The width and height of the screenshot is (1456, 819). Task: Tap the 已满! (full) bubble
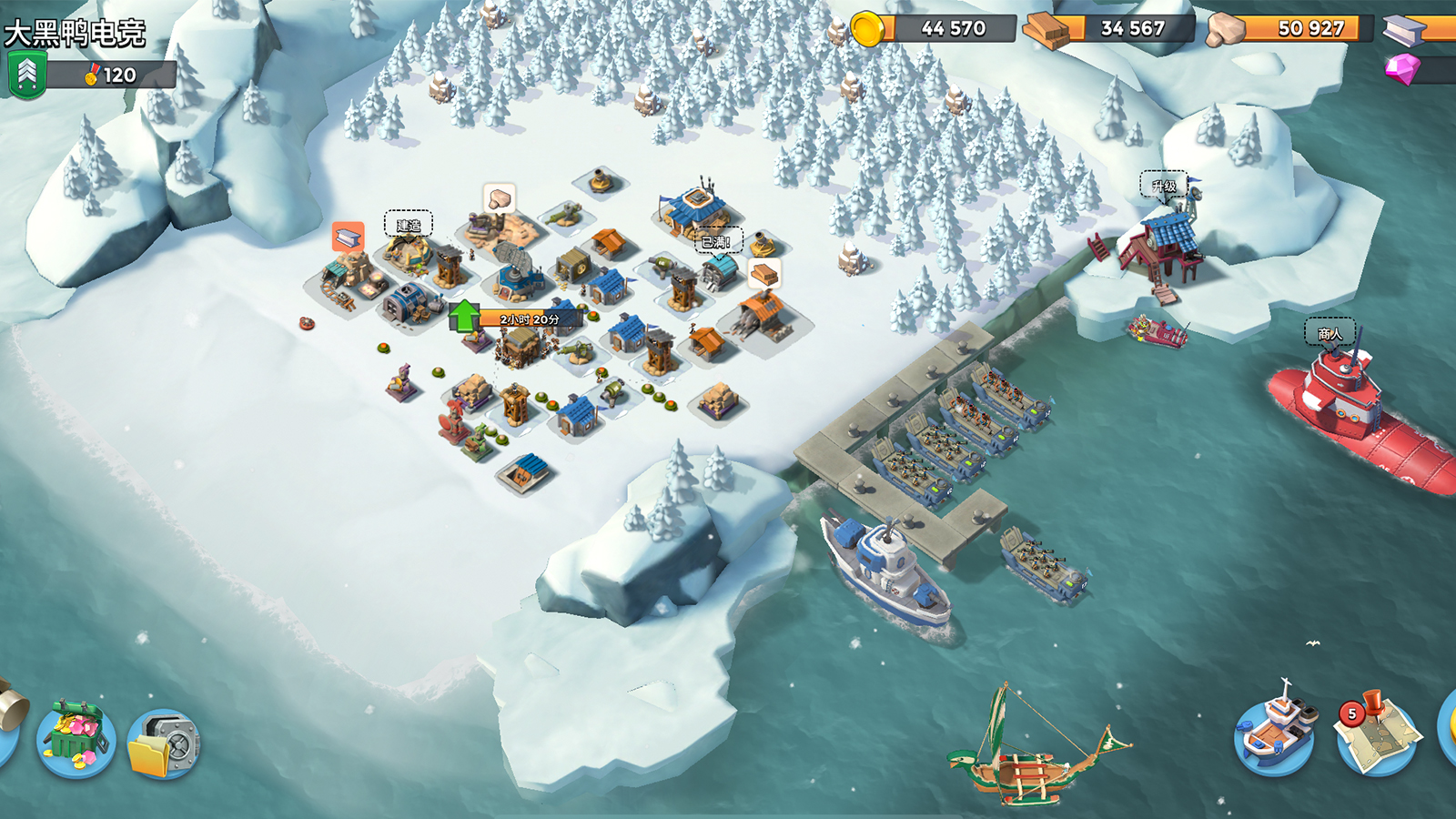click(x=716, y=241)
